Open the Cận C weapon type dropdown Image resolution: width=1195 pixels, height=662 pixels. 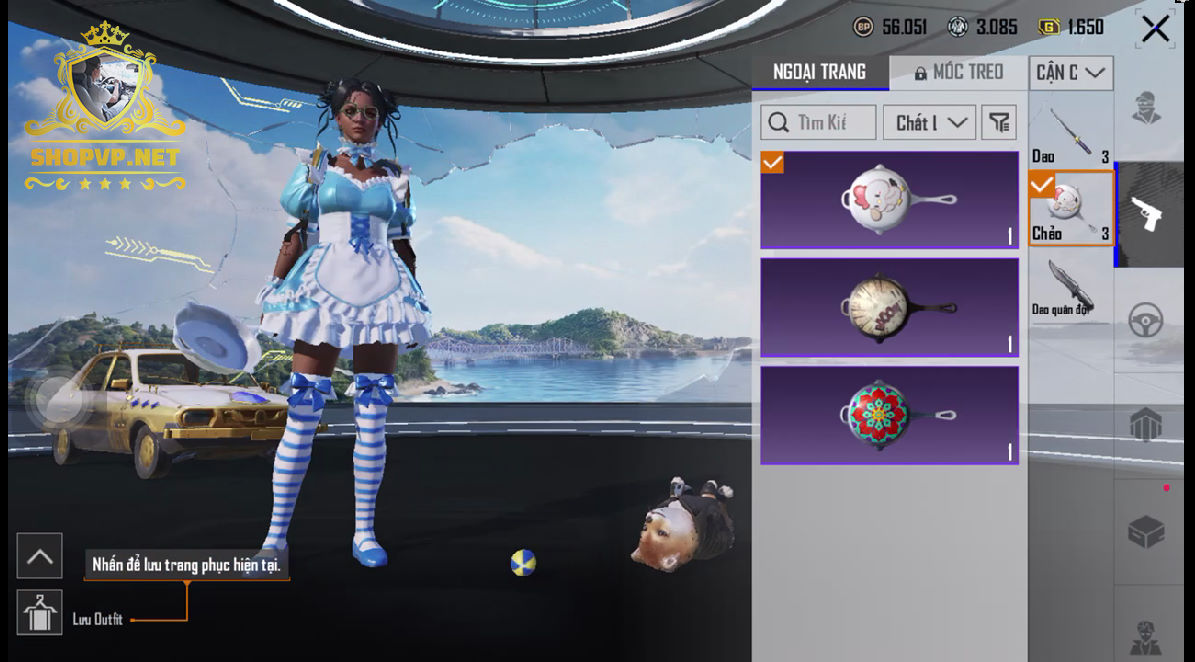click(x=1071, y=72)
